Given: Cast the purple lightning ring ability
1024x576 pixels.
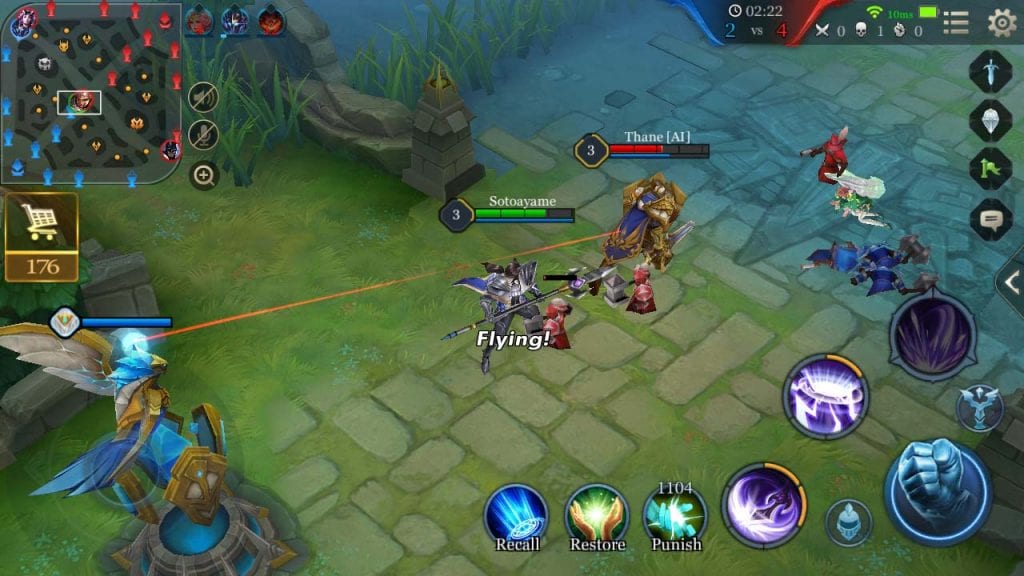Looking at the screenshot, I should pyautogui.click(x=825, y=395).
